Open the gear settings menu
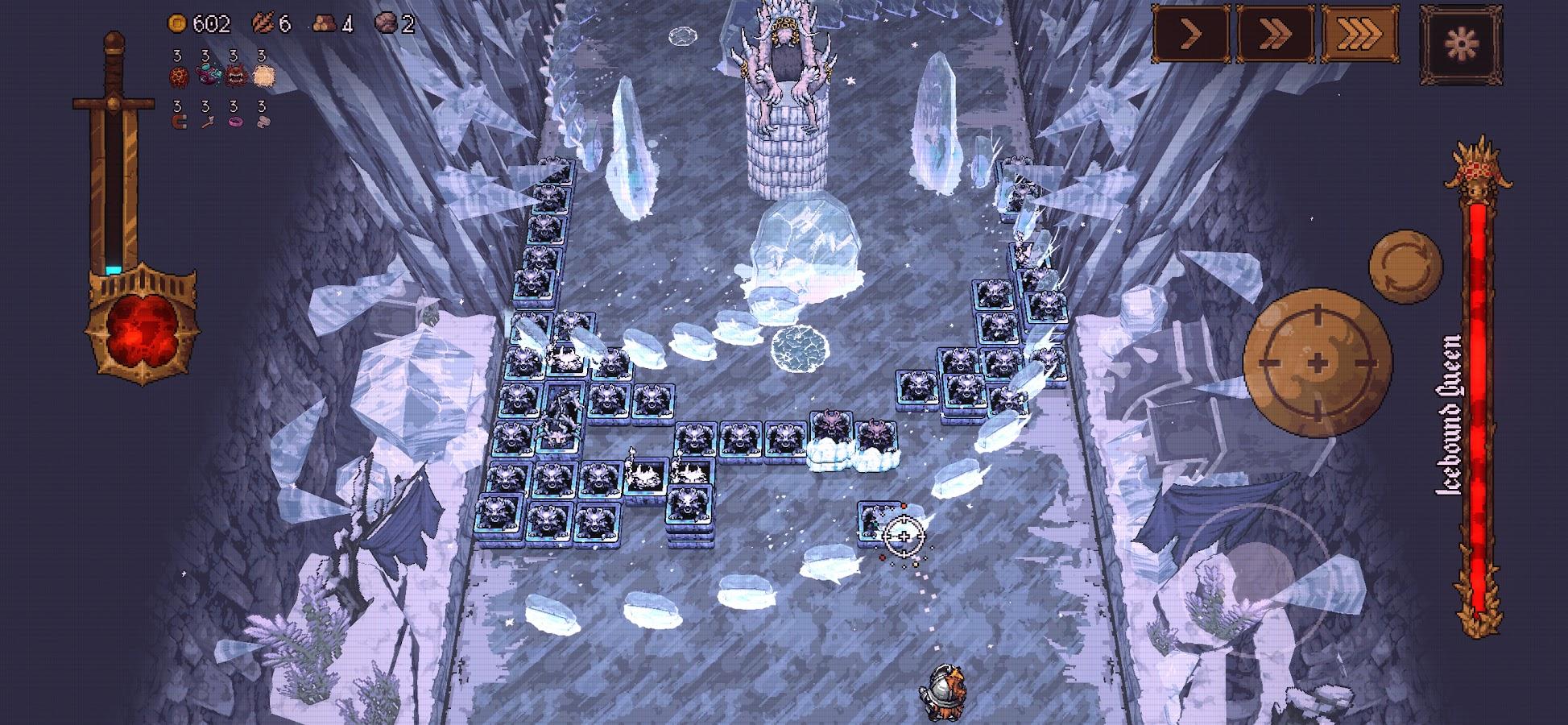Image resolution: width=1568 pixels, height=725 pixels. [1460, 44]
